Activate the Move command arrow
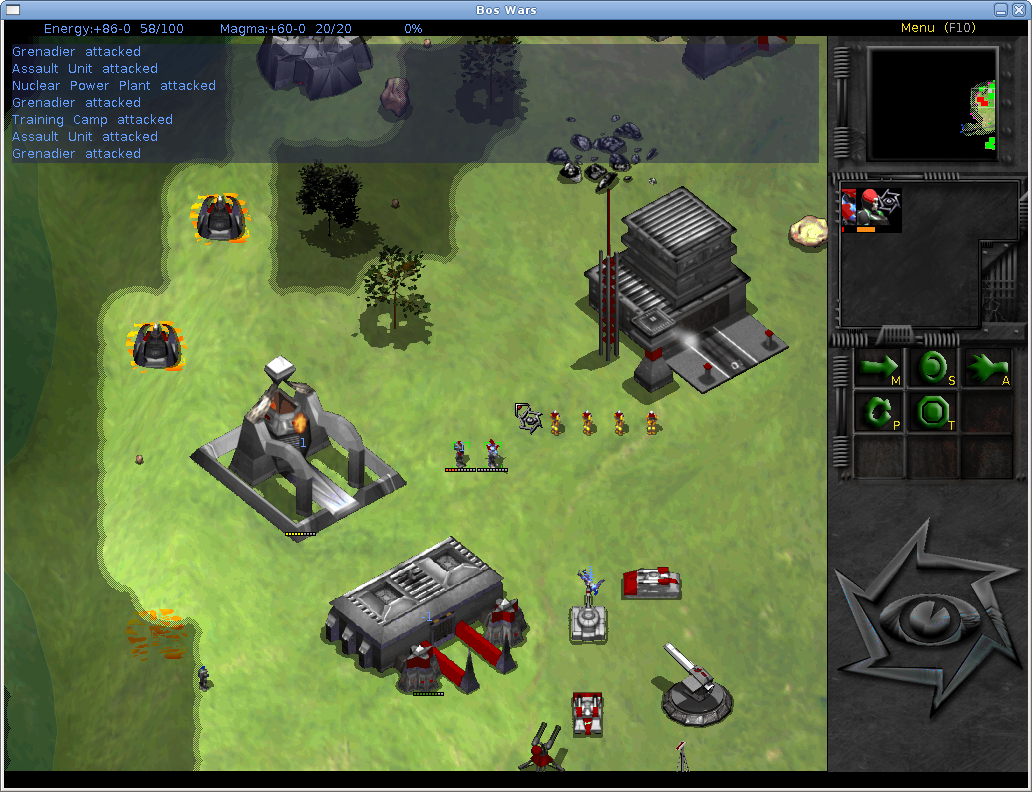 point(878,368)
